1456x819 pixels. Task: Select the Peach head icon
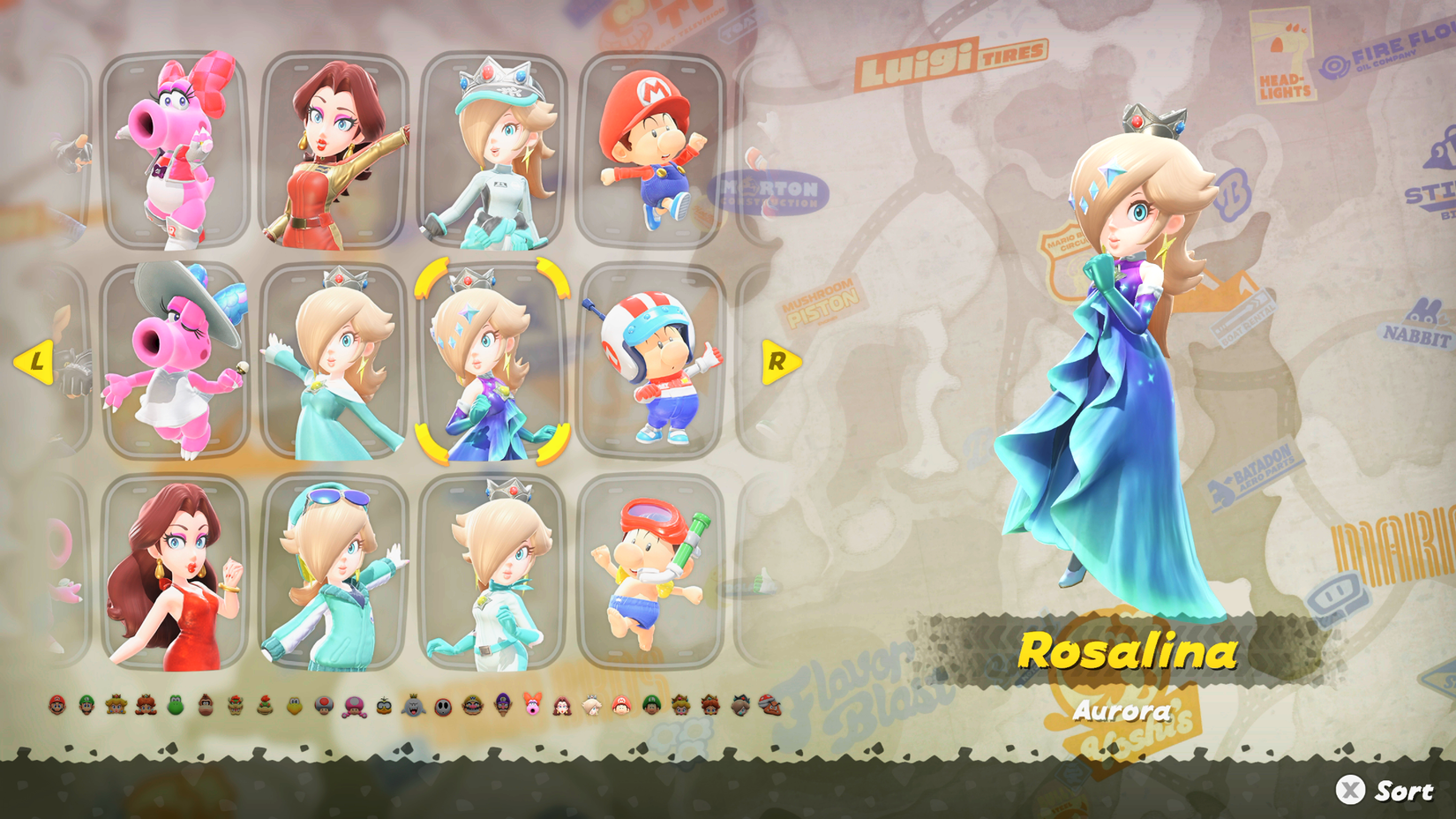coord(116,706)
